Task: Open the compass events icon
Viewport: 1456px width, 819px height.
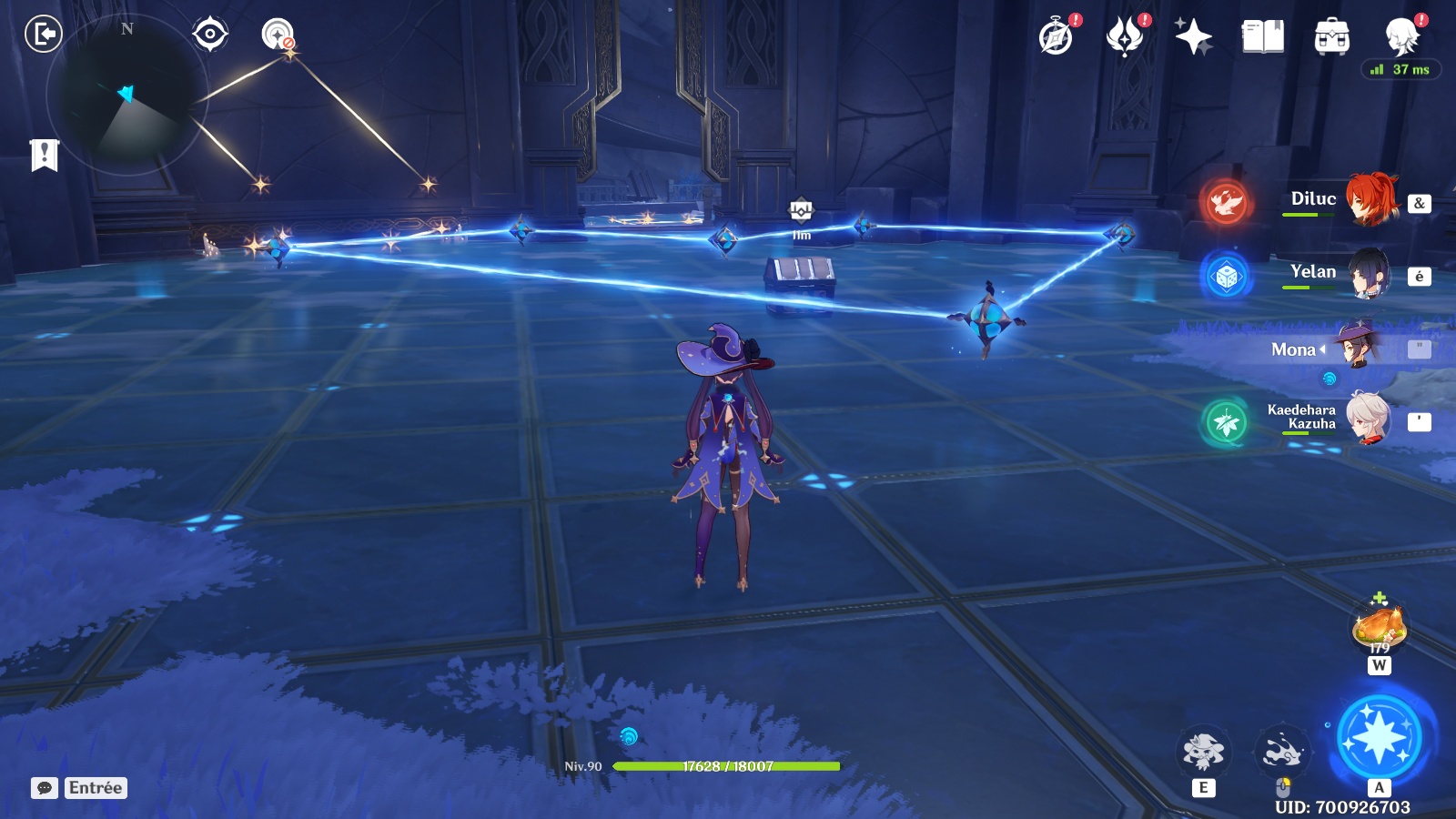Action: point(1057,37)
